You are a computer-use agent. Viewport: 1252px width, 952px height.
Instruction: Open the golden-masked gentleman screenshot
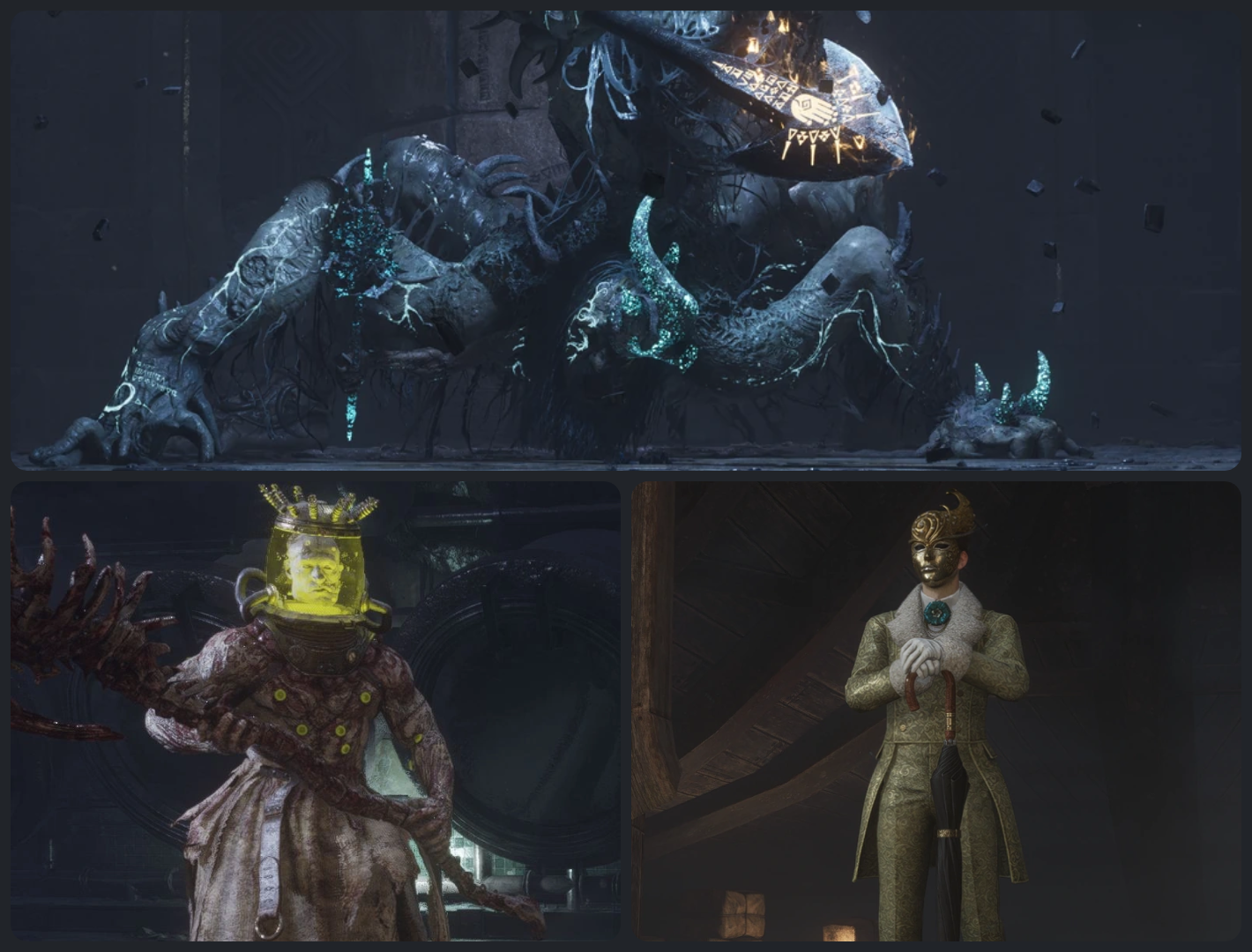[935, 710]
